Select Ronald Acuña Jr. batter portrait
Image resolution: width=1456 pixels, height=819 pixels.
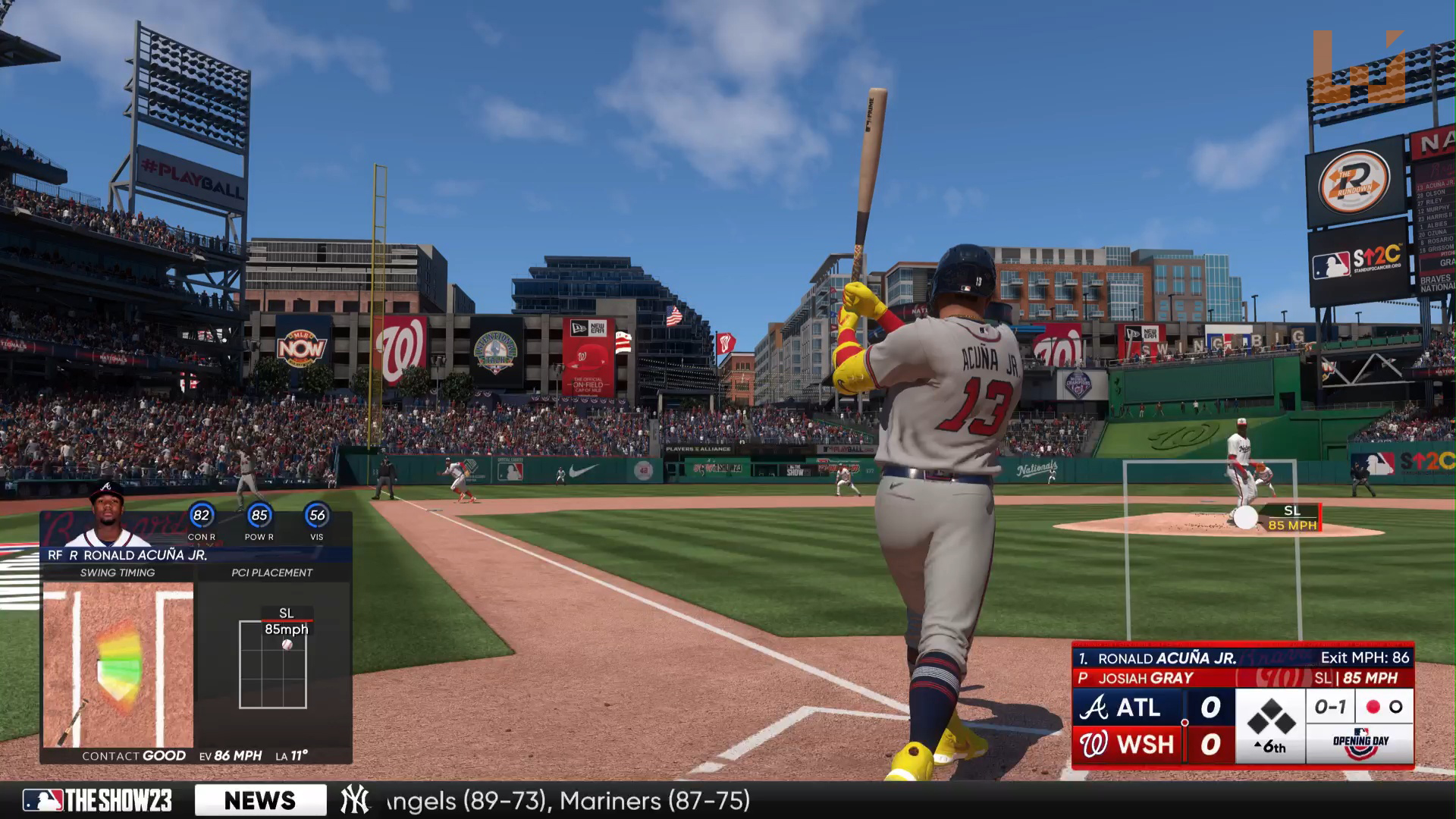pos(107,516)
